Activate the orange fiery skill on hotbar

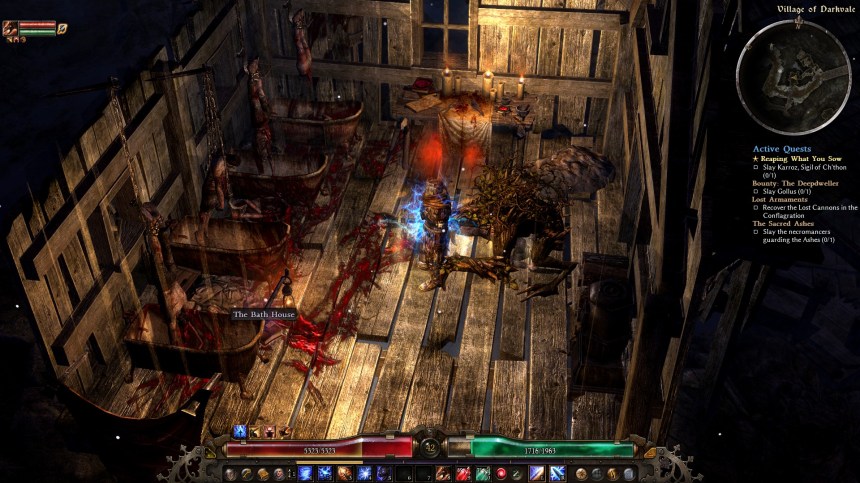[x=343, y=473]
